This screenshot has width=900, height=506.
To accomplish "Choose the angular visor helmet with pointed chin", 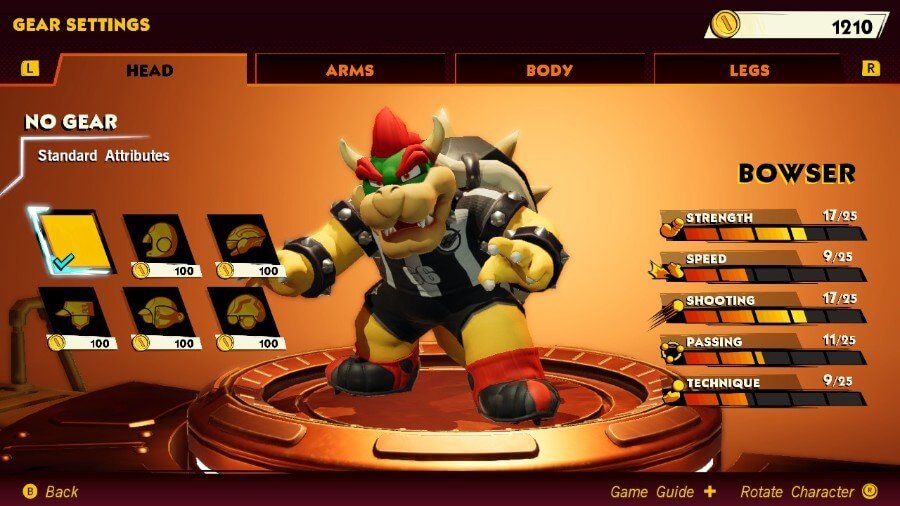I will click(x=74, y=316).
